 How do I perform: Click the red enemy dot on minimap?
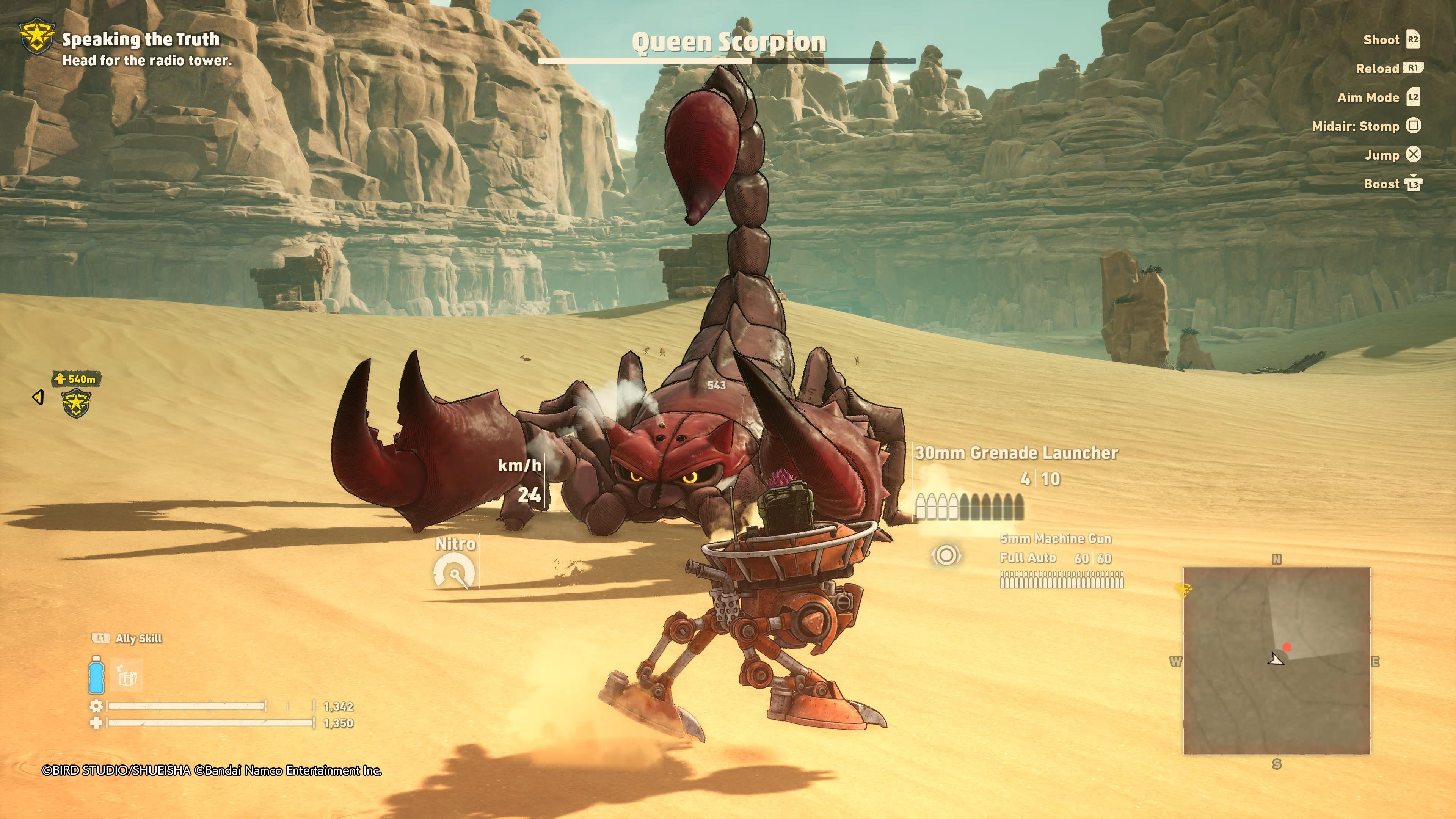1287,647
